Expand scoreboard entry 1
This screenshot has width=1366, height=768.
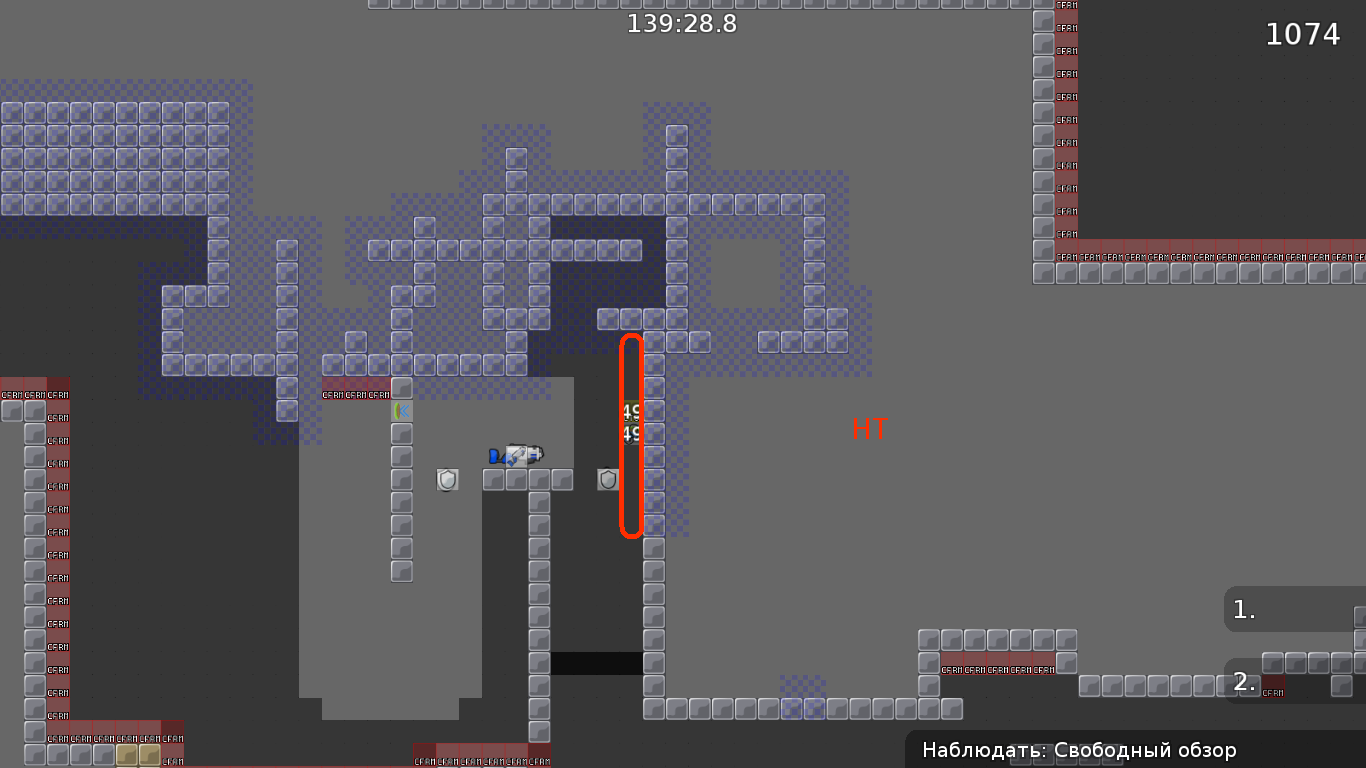tap(1292, 608)
